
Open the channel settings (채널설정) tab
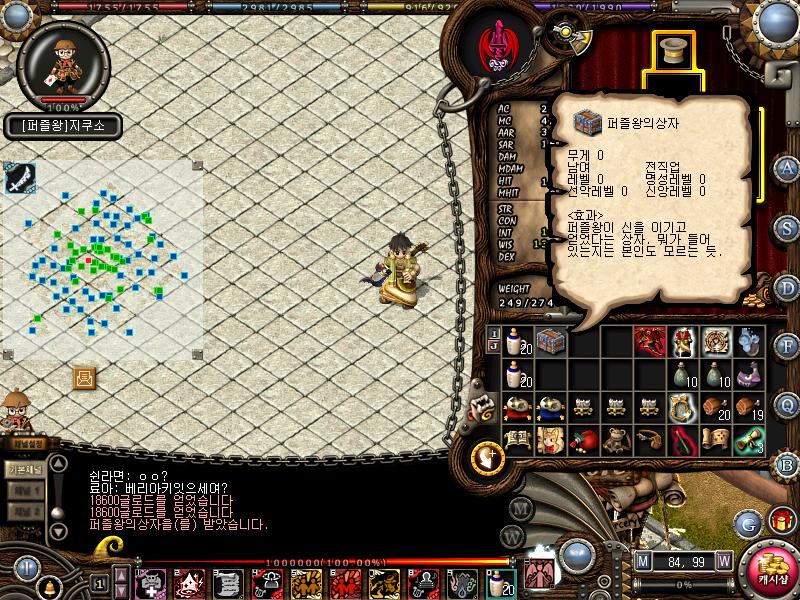[x=23, y=443]
